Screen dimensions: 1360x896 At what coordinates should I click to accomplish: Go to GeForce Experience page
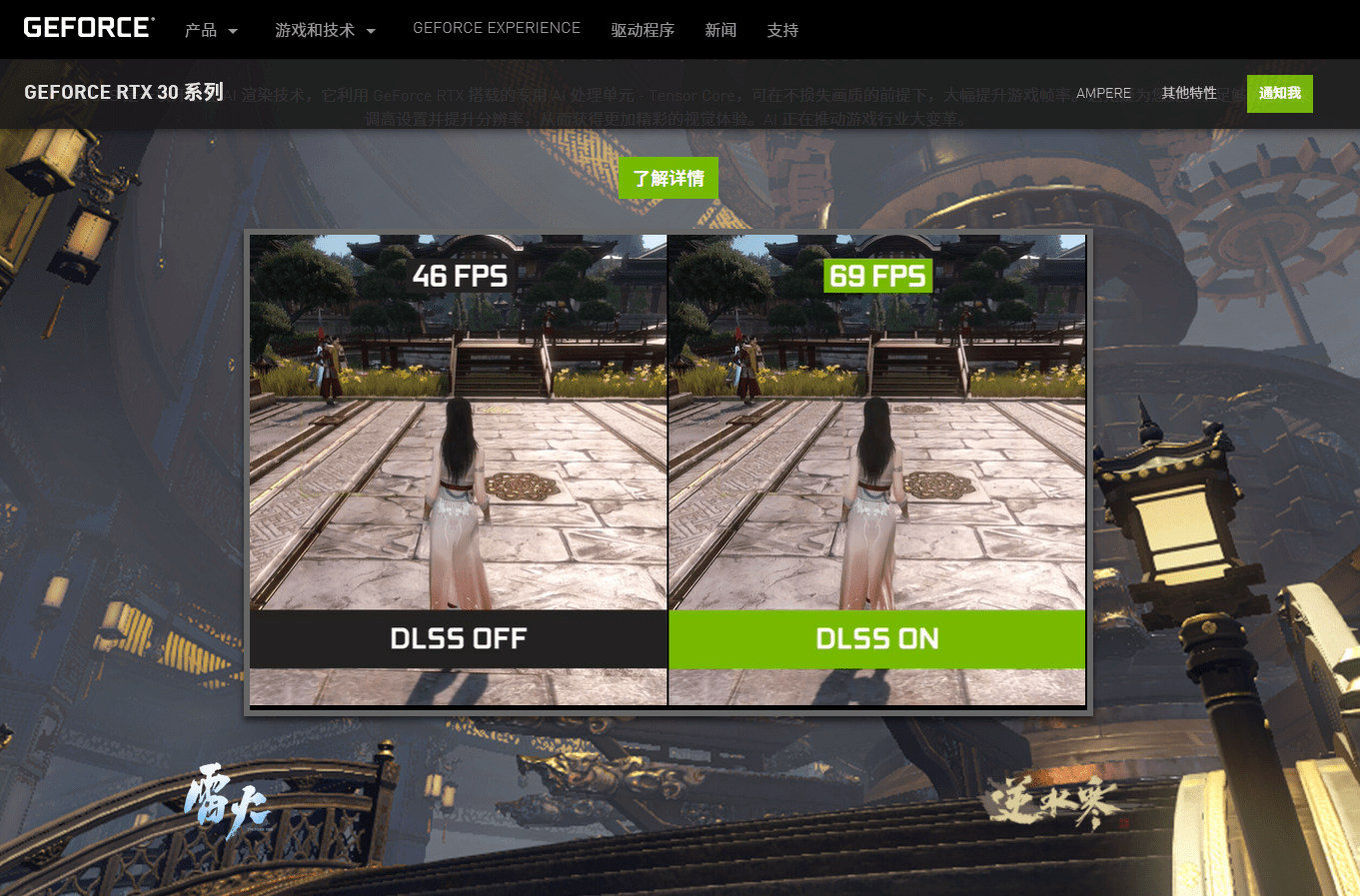point(497,28)
